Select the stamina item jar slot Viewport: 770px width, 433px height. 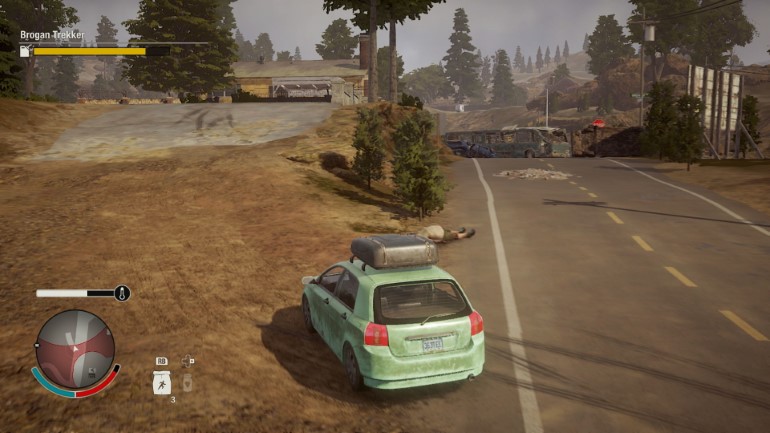click(x=161, y=382)
